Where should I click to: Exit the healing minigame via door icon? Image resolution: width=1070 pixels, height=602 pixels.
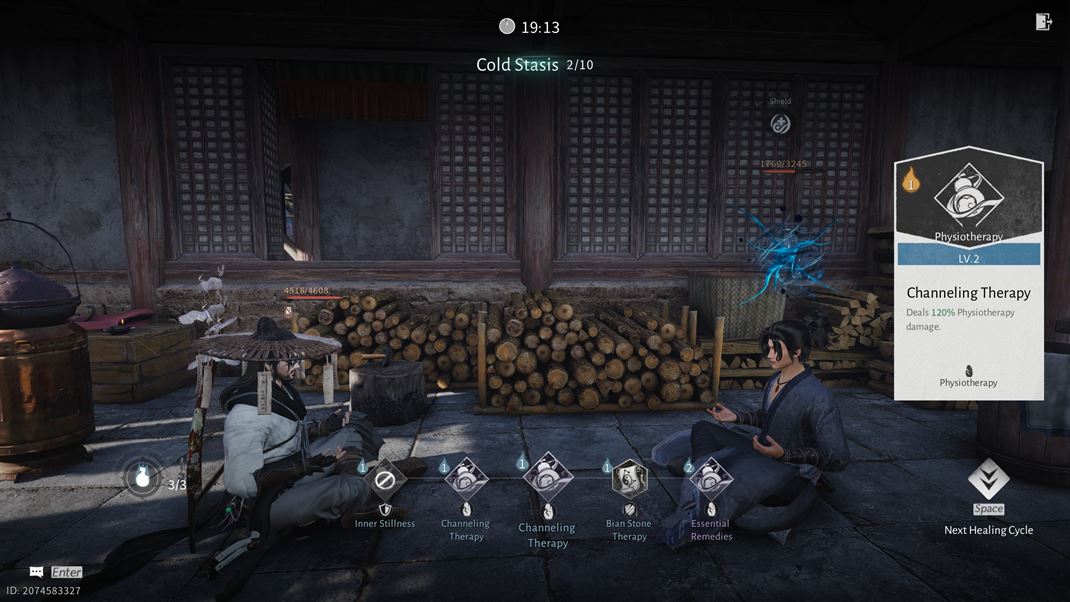pos(1043,22)
